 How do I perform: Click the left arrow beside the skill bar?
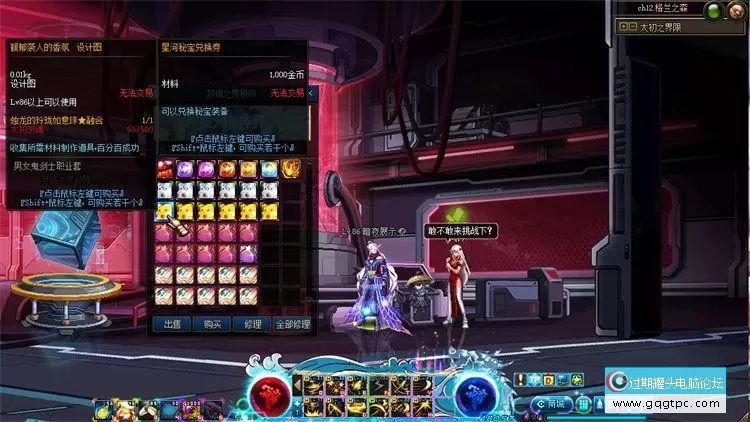point(297,383)
